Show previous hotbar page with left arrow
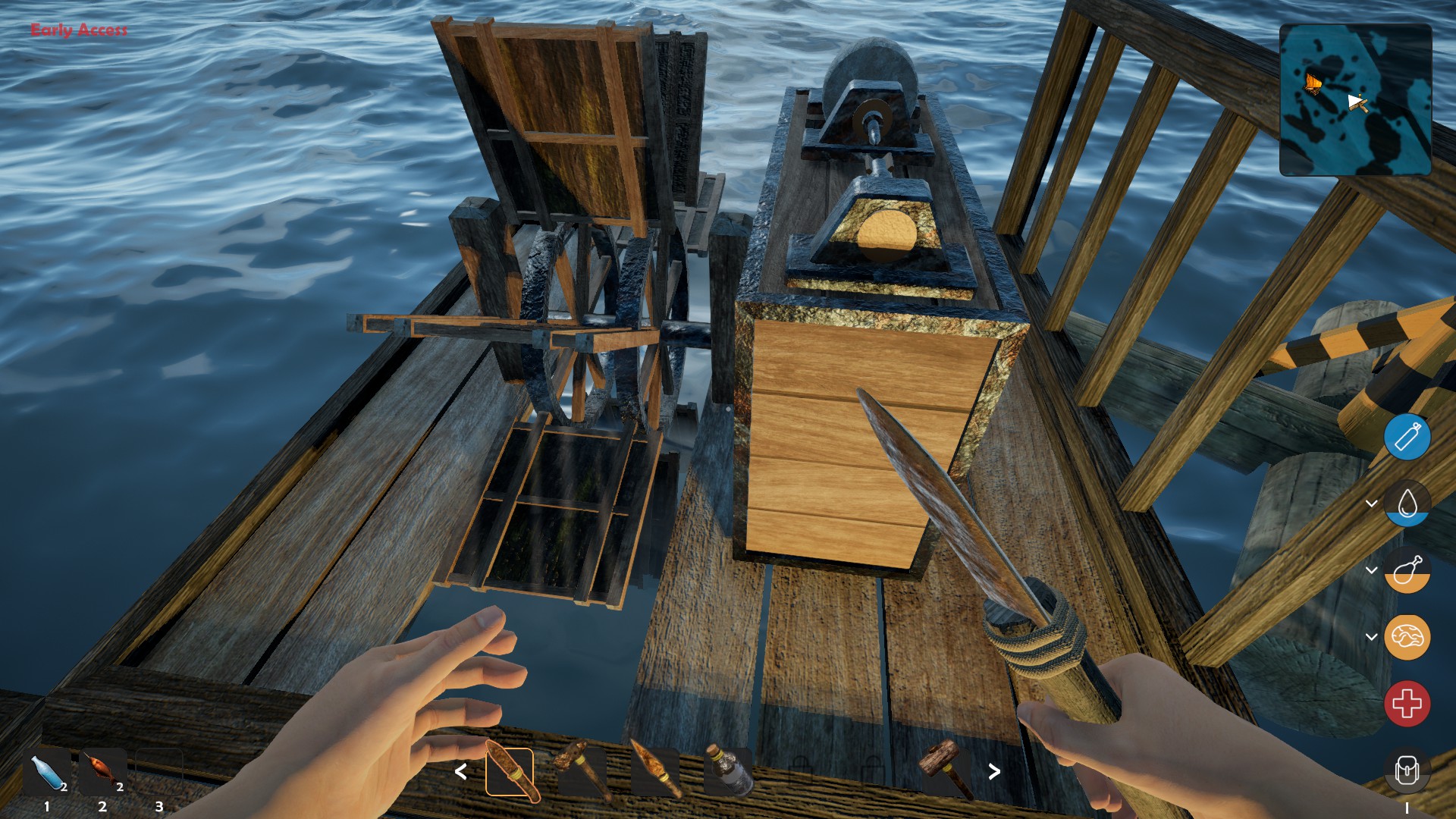The width and height of the screenshot is (1456, 819). point(460,772)
